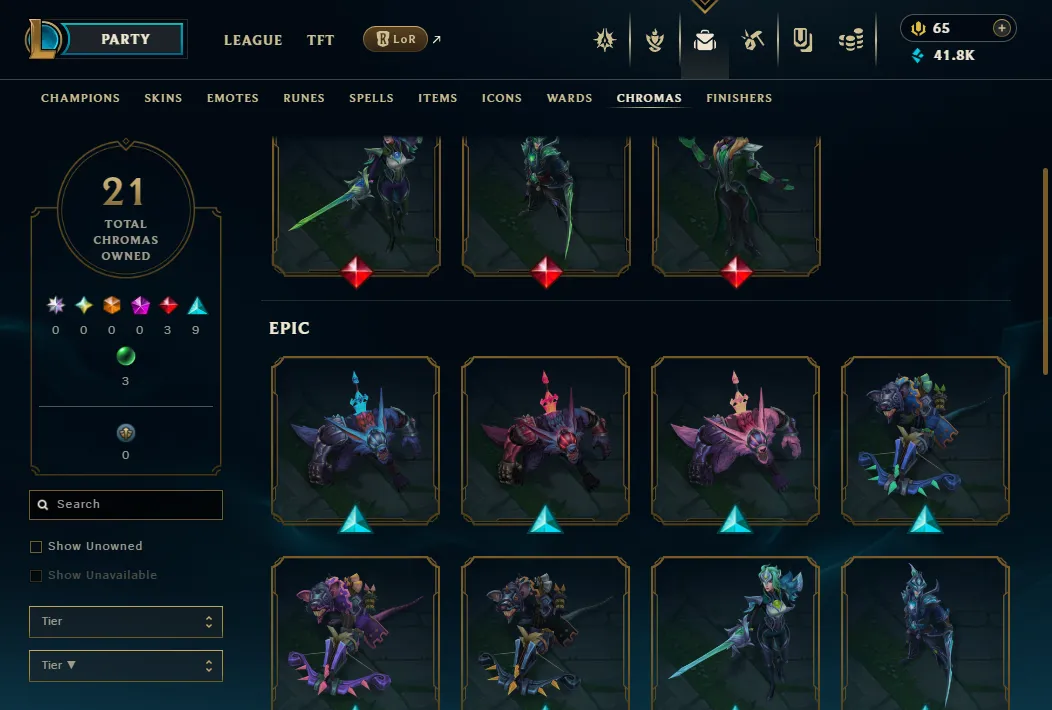
Task: Open the Tier dropdown with arrow indicator
Action: [126, 665]
